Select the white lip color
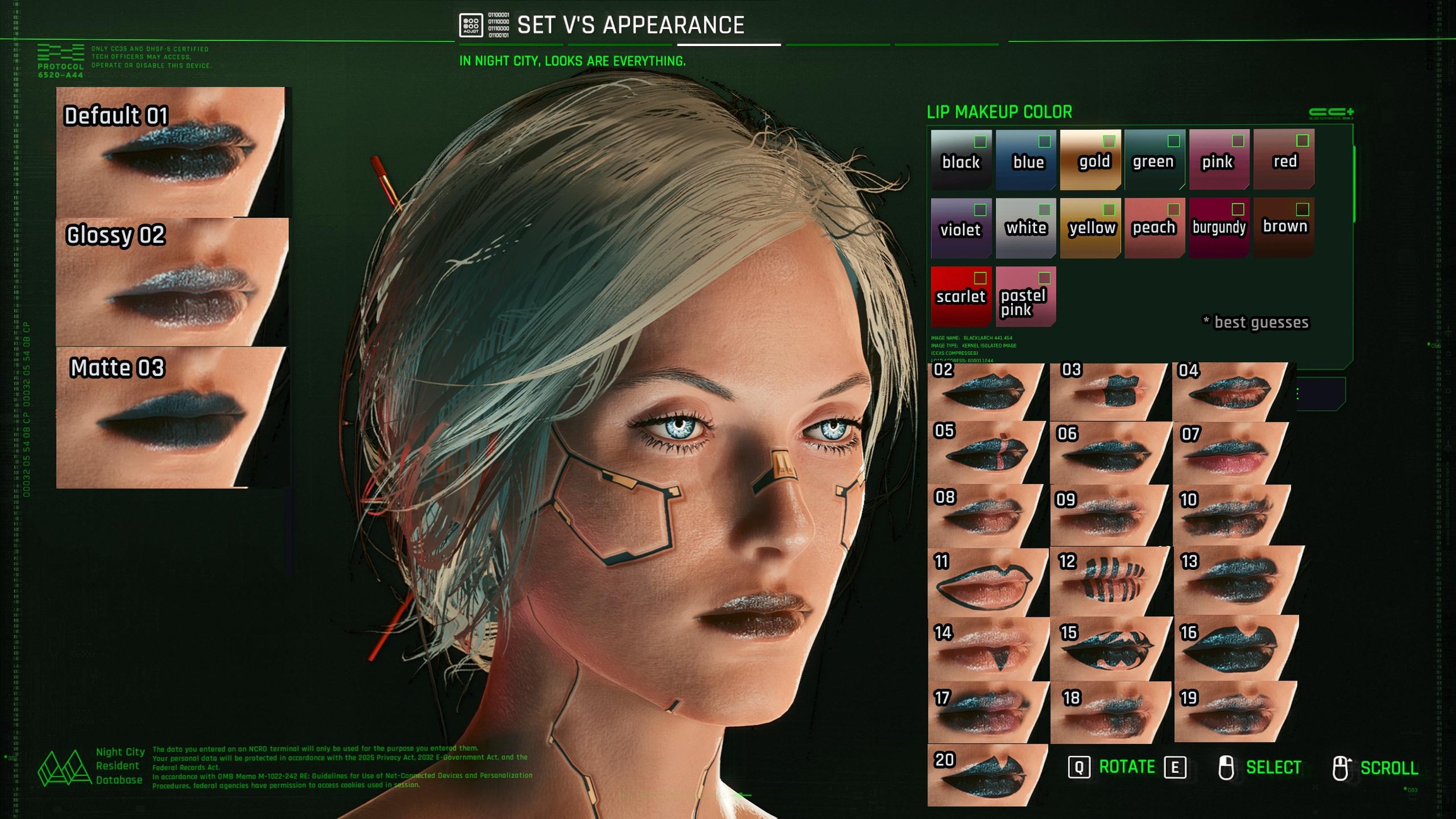1456x819 pixels. (1026, 227)
